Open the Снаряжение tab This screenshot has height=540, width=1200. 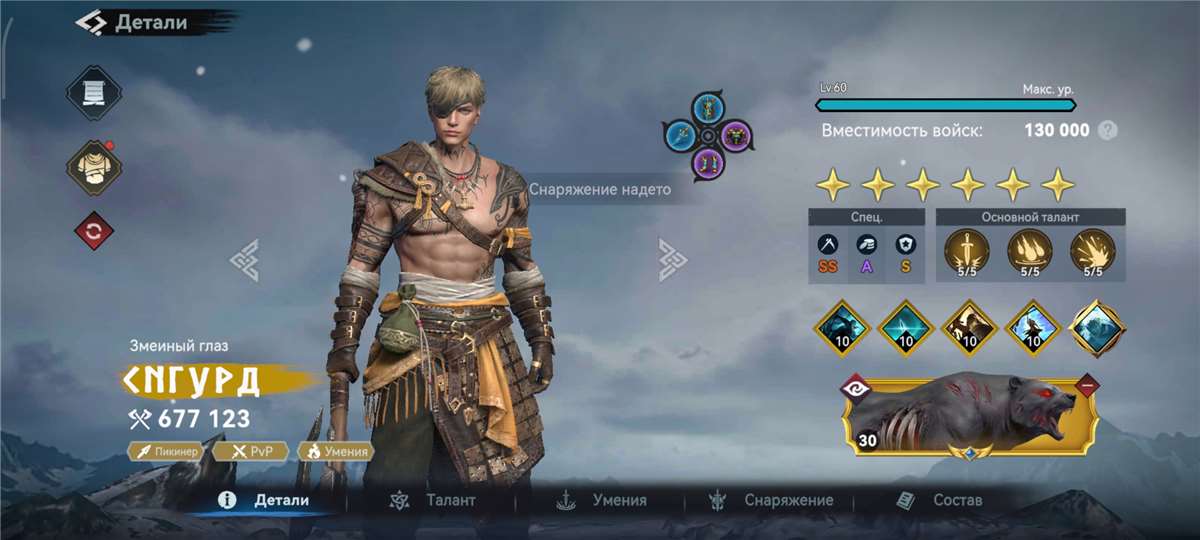point(770,500)
